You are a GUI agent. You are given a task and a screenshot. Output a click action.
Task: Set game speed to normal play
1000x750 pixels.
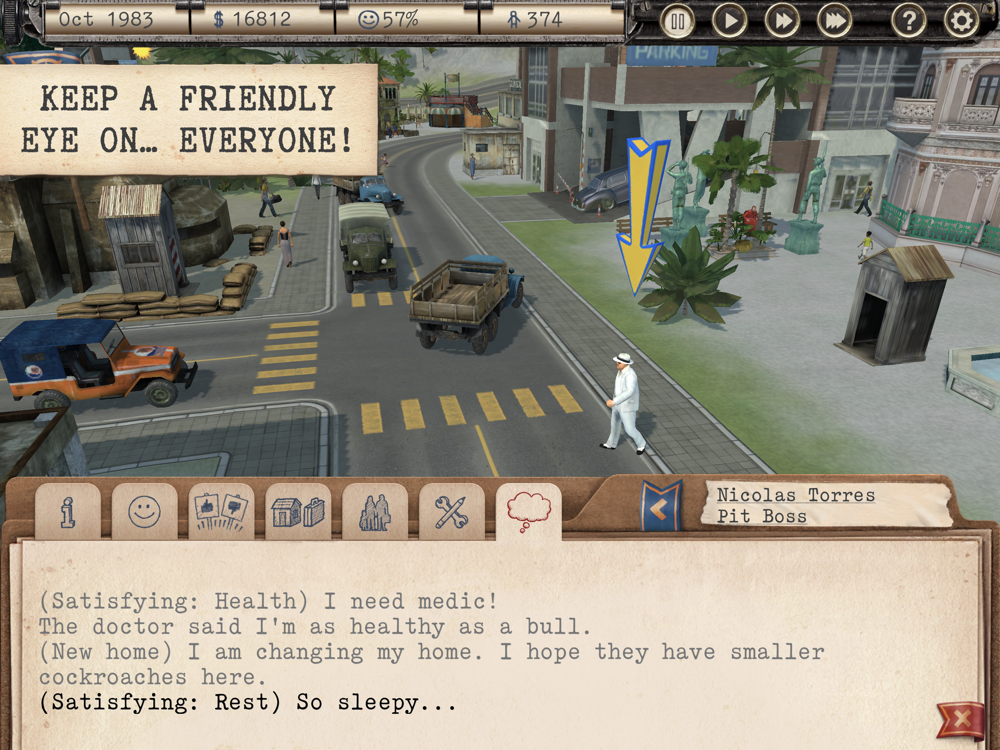730,20
